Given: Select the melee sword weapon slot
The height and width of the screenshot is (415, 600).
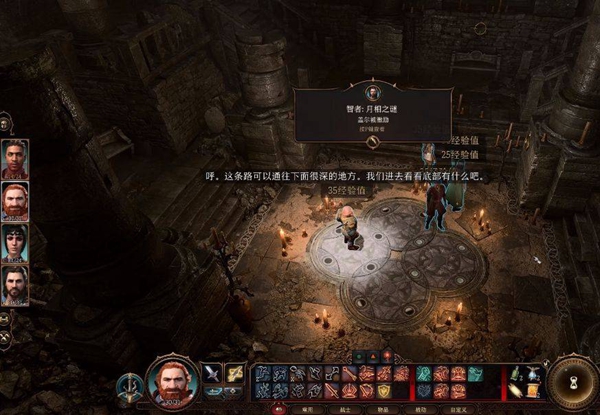Looking at the screenshot, I should tap(213, 373).
